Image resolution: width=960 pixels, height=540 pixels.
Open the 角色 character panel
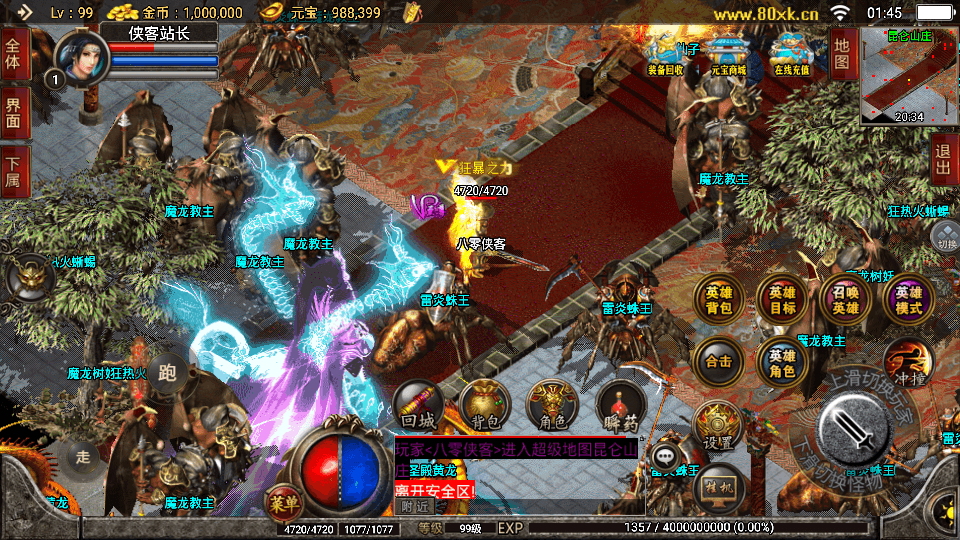(x=552, y=405)
